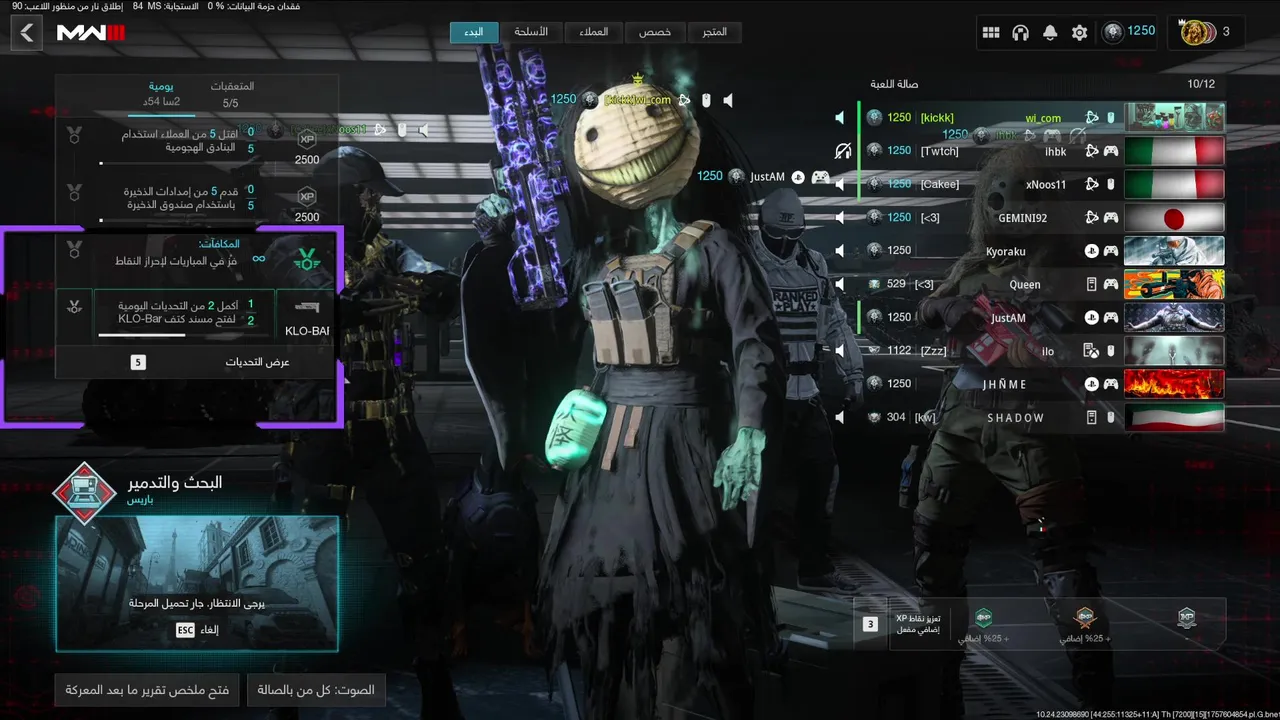Open the grid menu icon
This screenshot has width=1280, height=720.
(991, 33)
